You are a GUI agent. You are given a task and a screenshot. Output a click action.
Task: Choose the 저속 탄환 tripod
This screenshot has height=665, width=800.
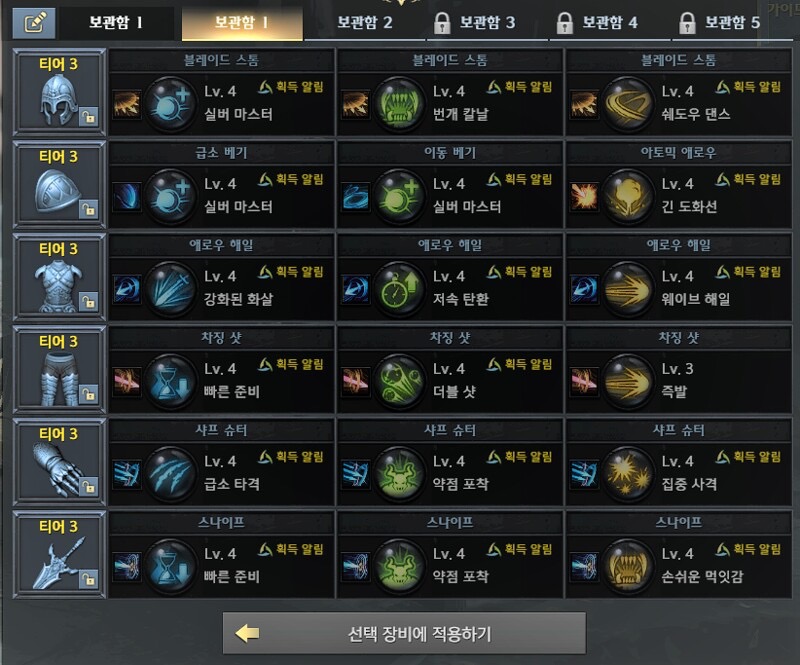coord(450,288)
